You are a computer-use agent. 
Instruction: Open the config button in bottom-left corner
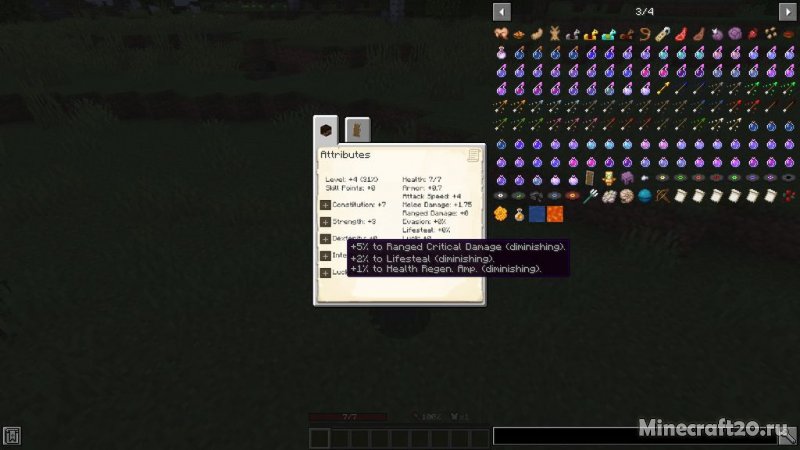coord(12,436)
